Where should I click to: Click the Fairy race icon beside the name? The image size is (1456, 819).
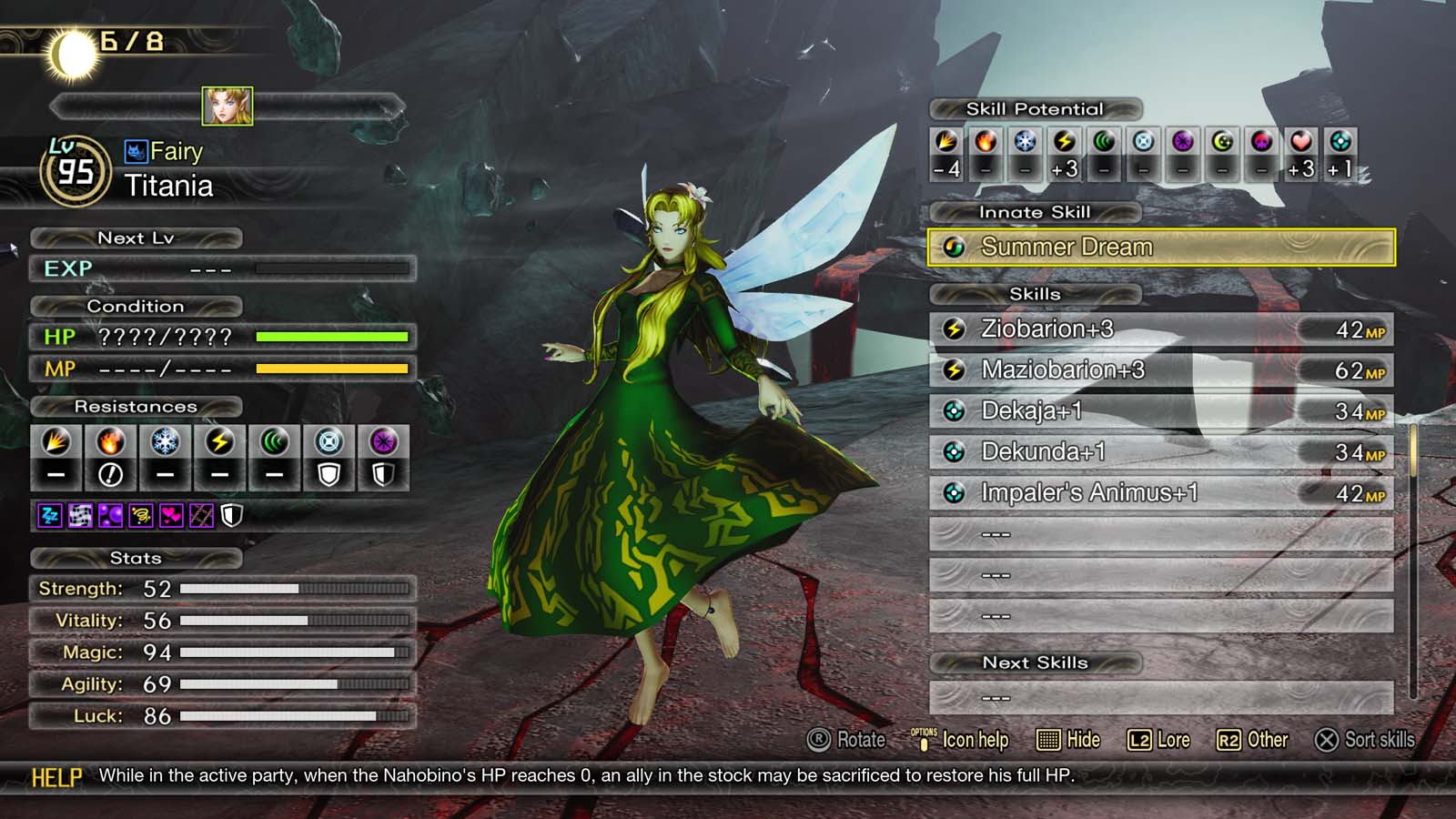coord(137,151)
